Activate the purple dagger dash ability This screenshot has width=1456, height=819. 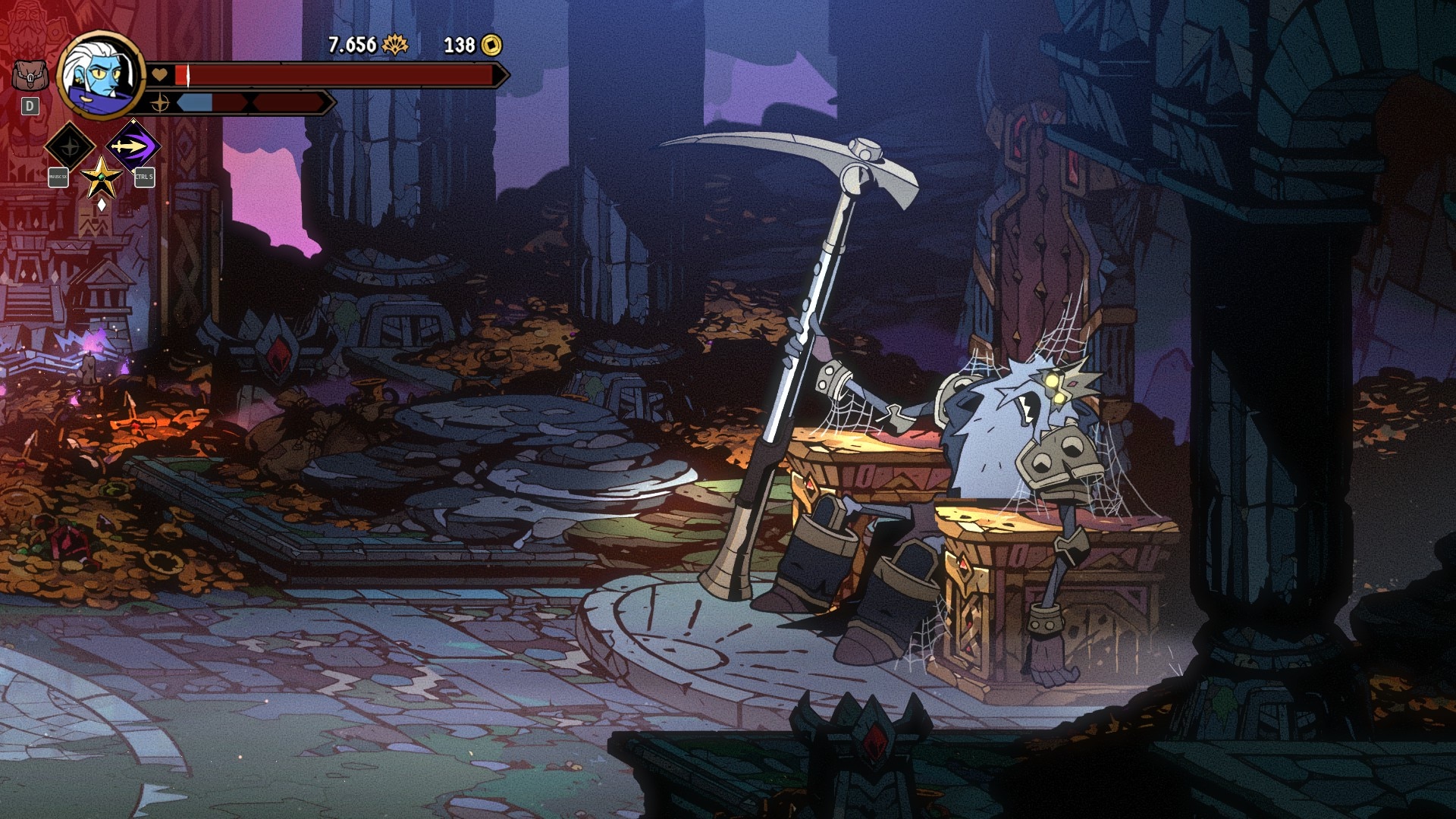pyautogui.click(x=133, y=146)
